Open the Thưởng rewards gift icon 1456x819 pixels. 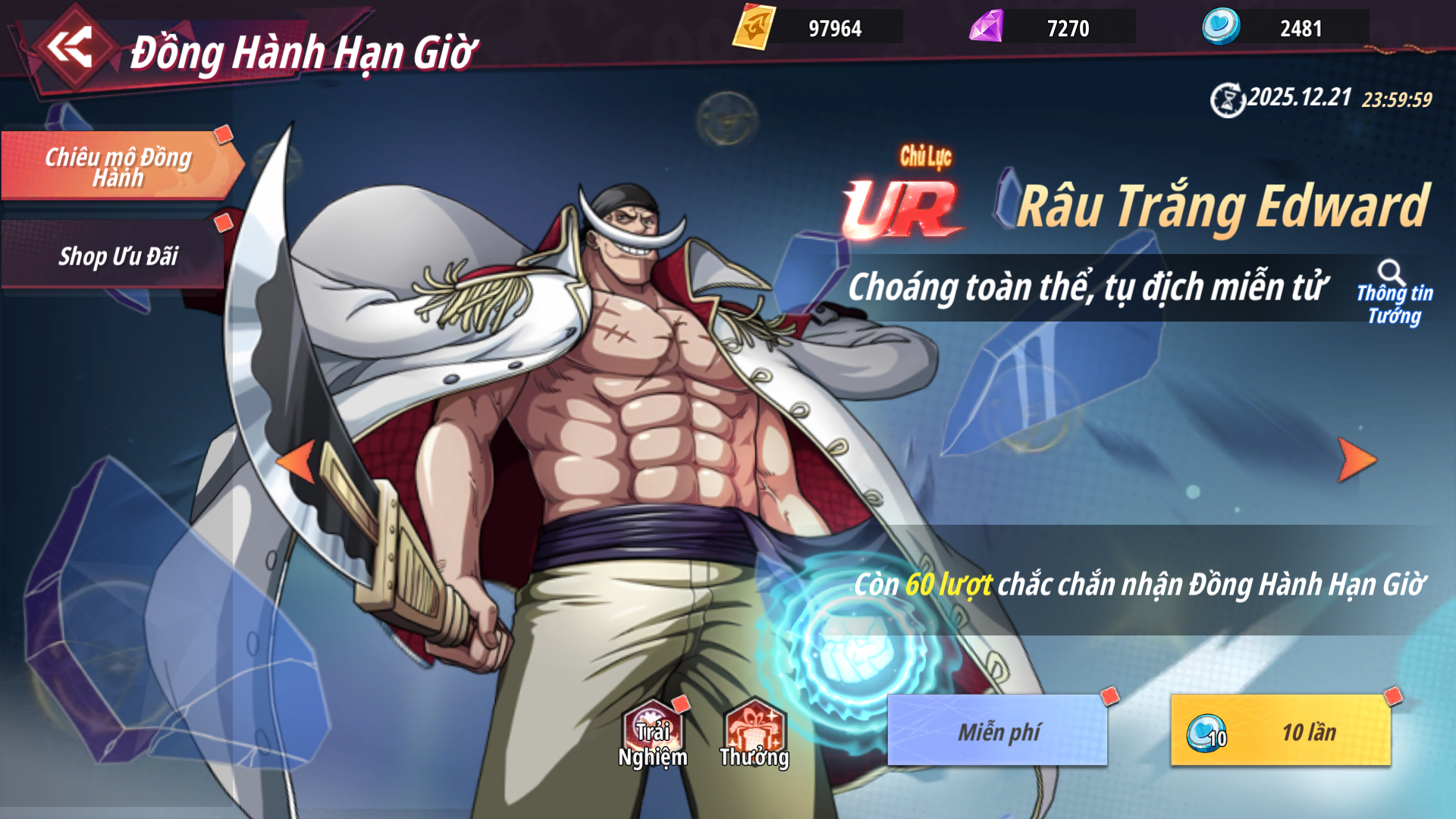(x=755, y=734)
